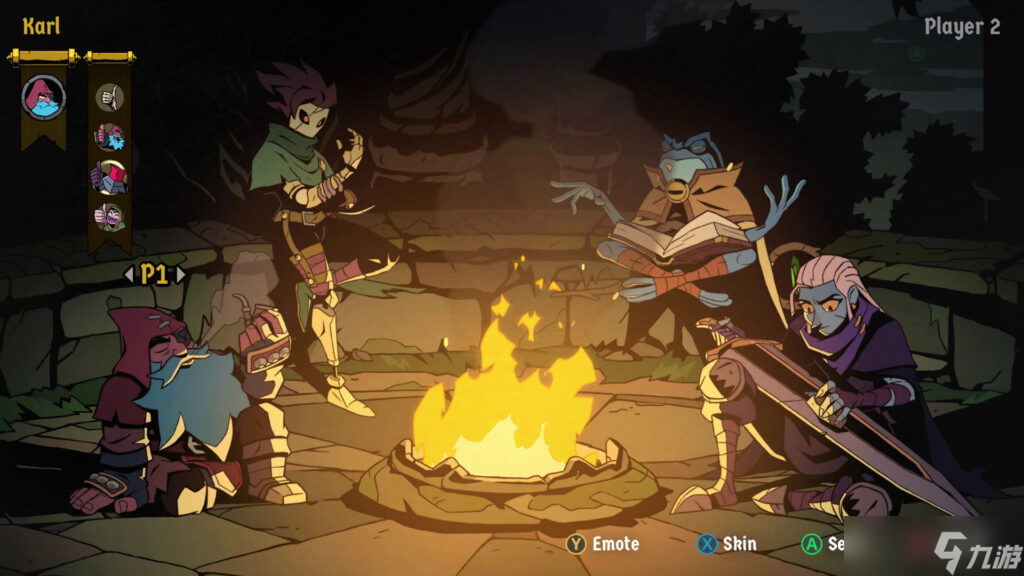This screenshot has height=576, width=1024.
Task: Select the green-hooded laughing emote
Action: coord(109,216)
